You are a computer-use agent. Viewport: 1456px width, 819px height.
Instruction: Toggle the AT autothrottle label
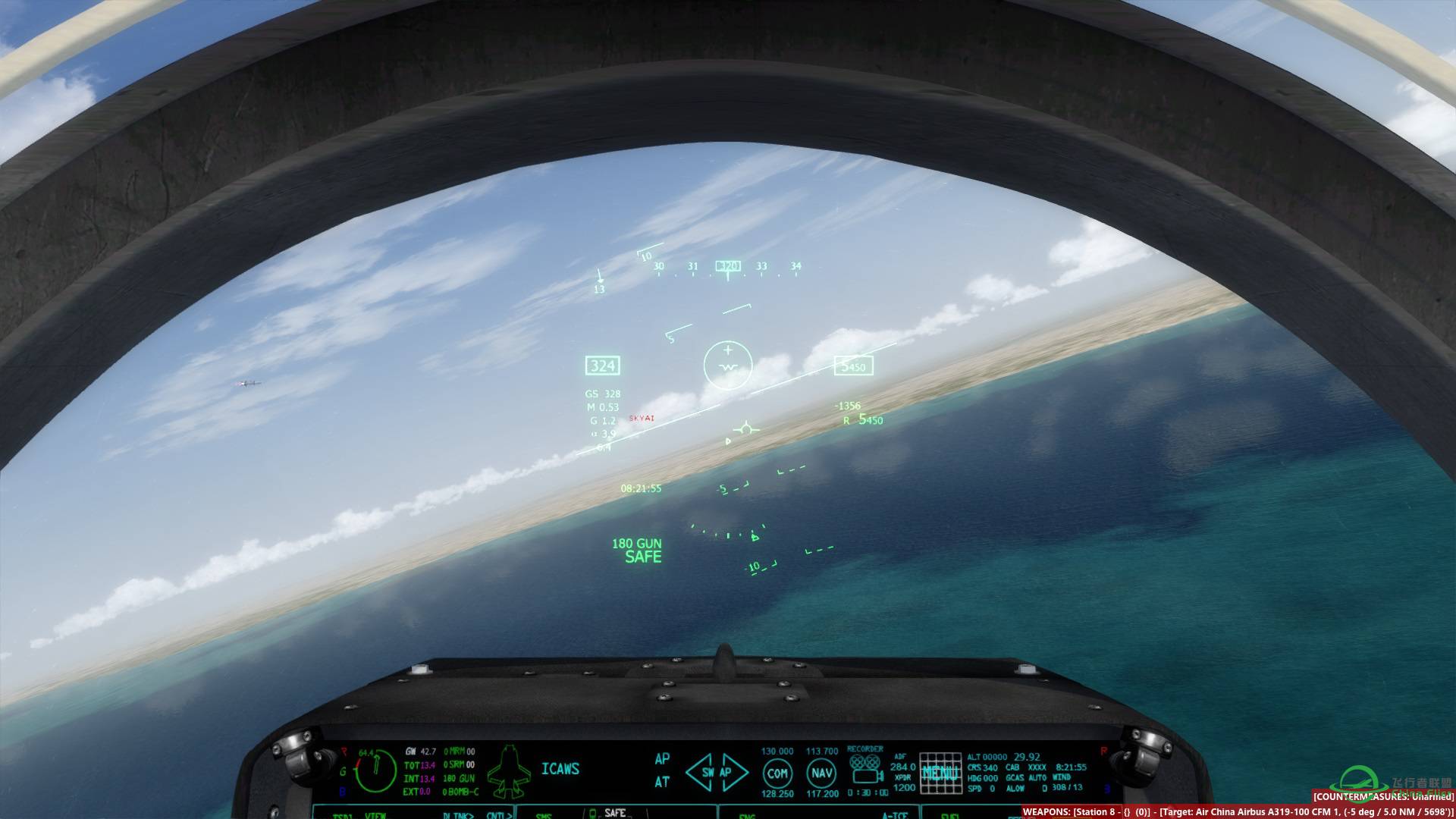click(x=662, y=782)
